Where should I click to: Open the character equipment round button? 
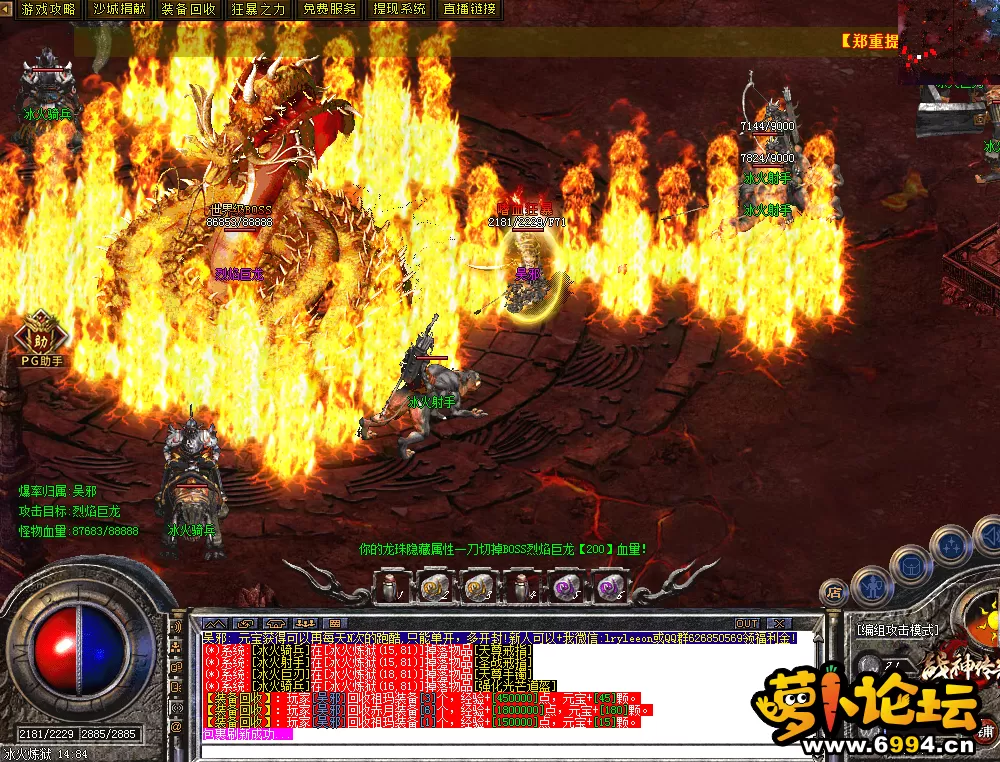[872, 586]
